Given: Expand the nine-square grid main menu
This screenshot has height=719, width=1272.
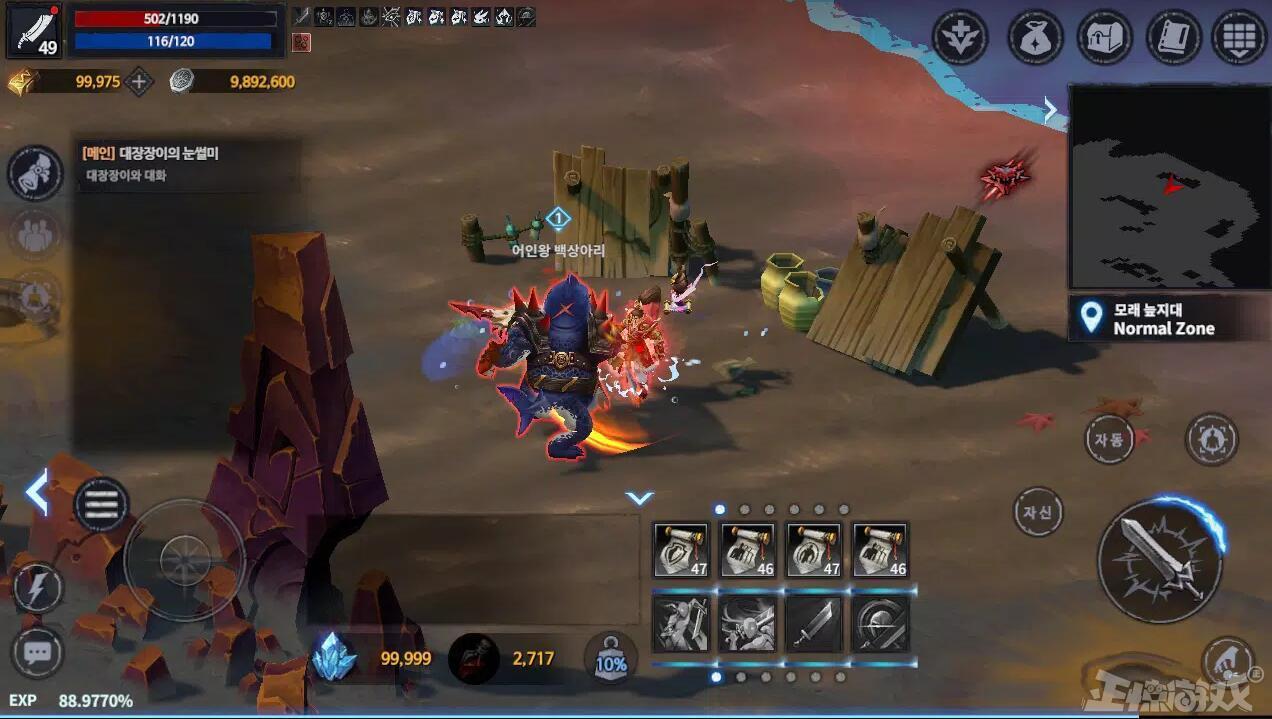Looking at the screenshot, I should [x=1239, y=38].
